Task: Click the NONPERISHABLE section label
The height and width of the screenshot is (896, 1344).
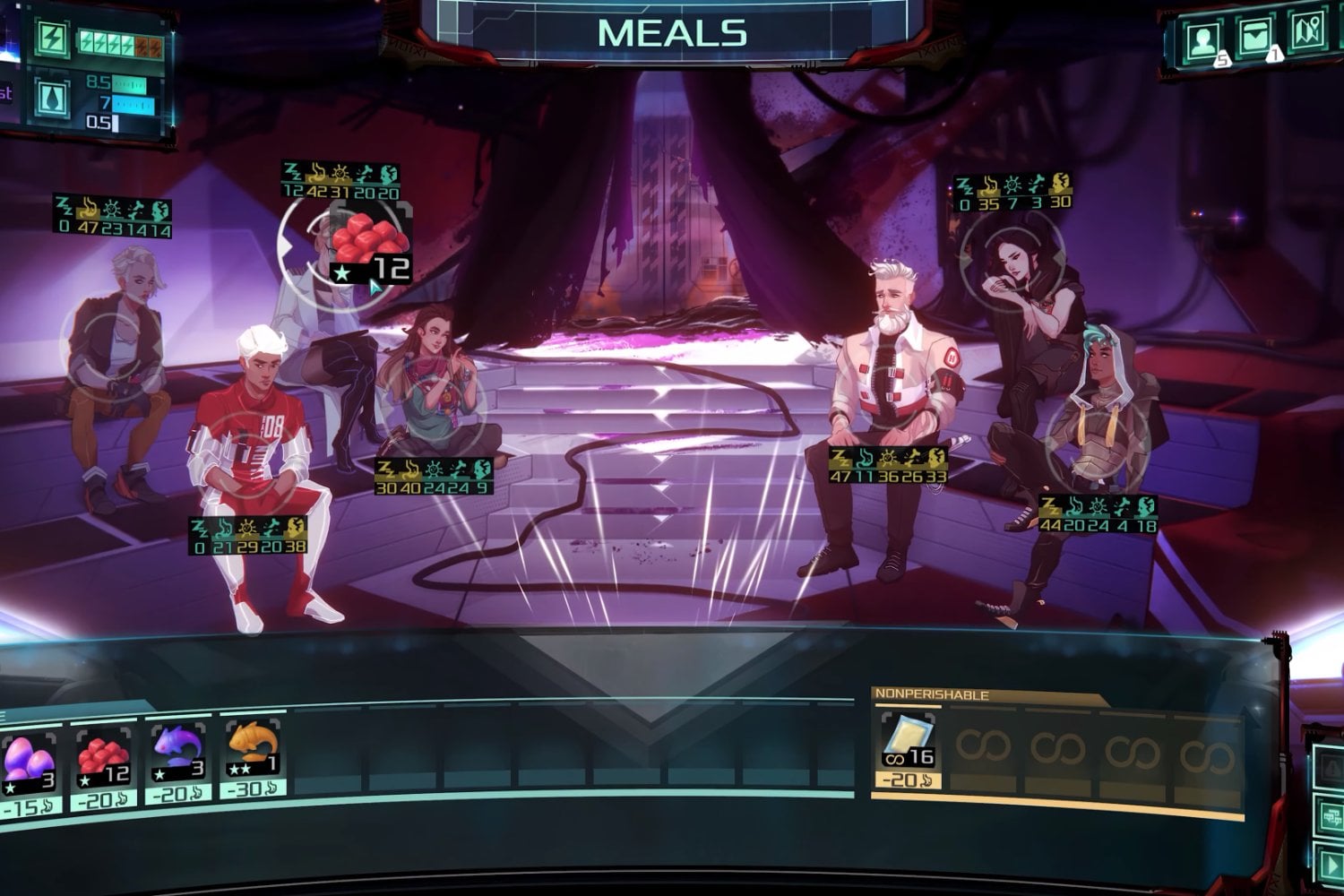Action: pos(932,693)
